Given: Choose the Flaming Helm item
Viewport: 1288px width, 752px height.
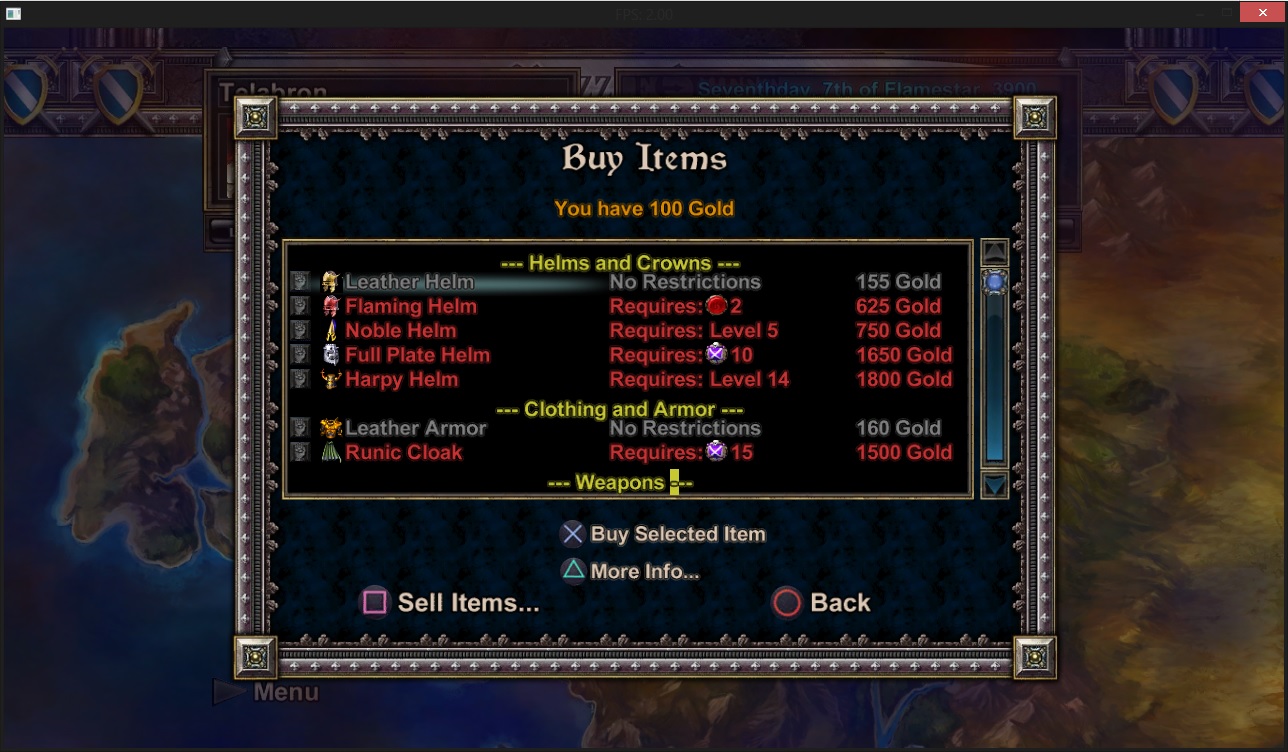Looking at the screenshot, I should point(411,306).
